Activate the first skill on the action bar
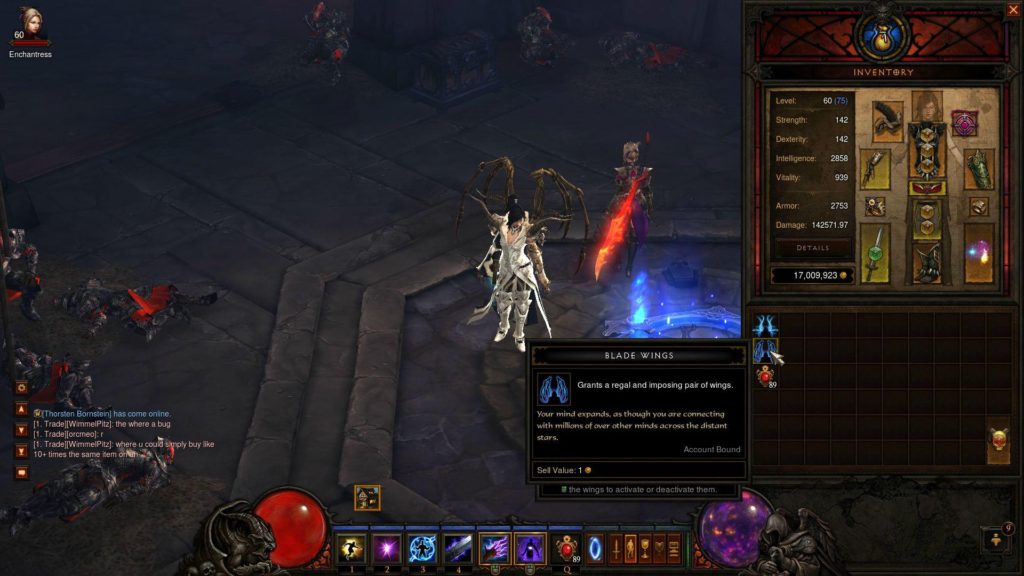 point(351,548)
